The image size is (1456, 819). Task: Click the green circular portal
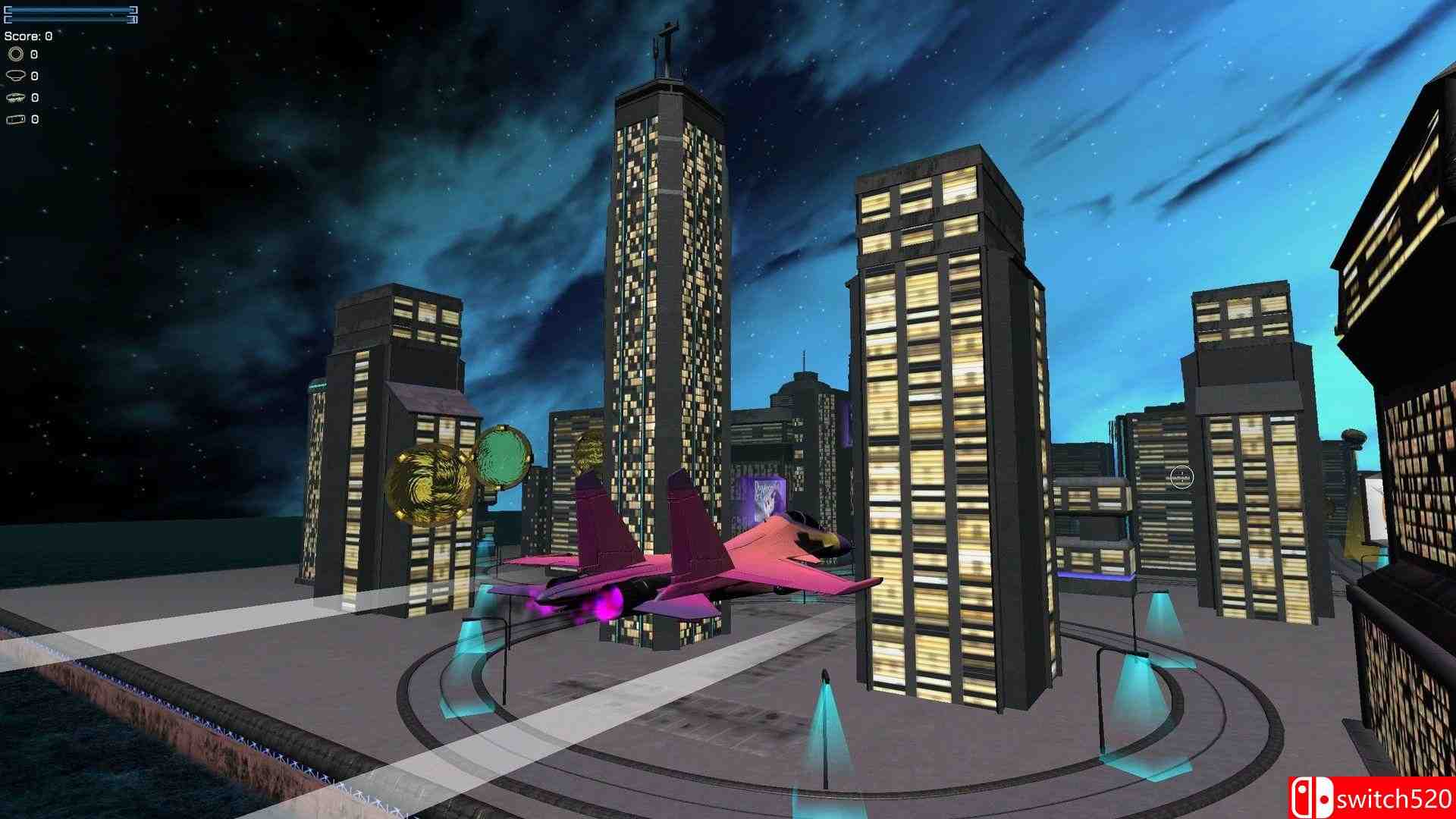504,455
